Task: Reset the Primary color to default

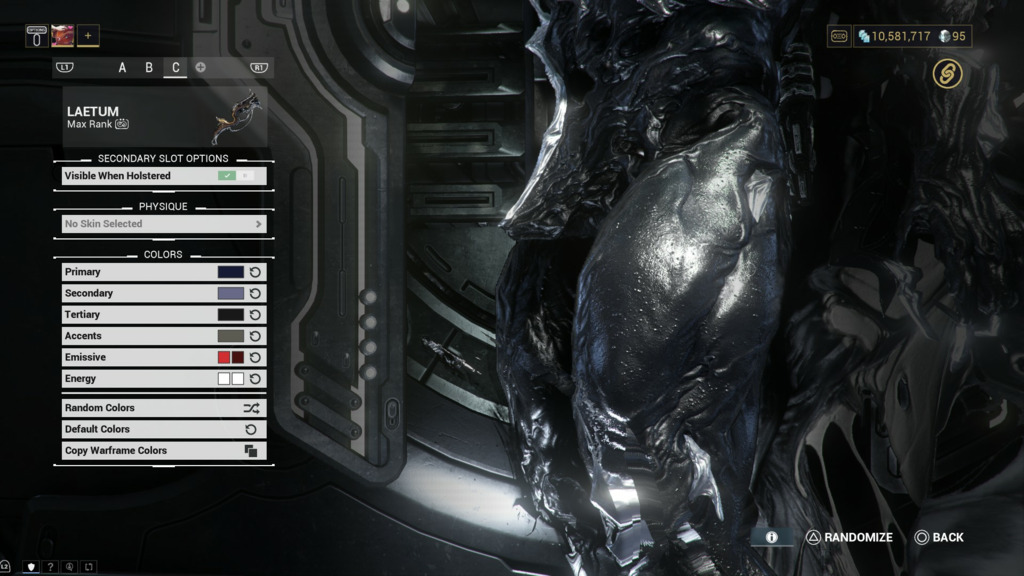Action: [255, 272]
